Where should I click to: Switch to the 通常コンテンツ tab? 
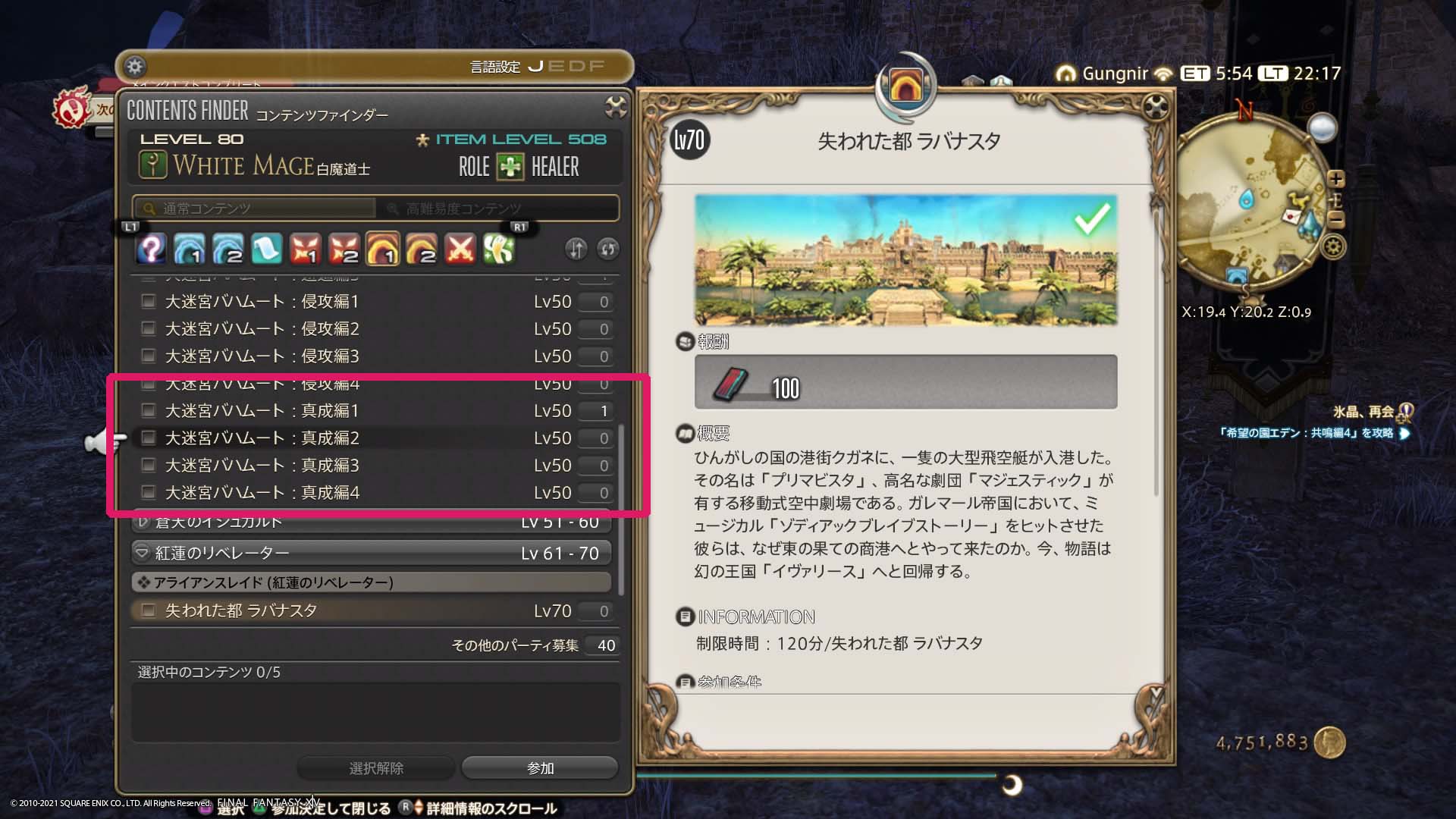(255, 209)
